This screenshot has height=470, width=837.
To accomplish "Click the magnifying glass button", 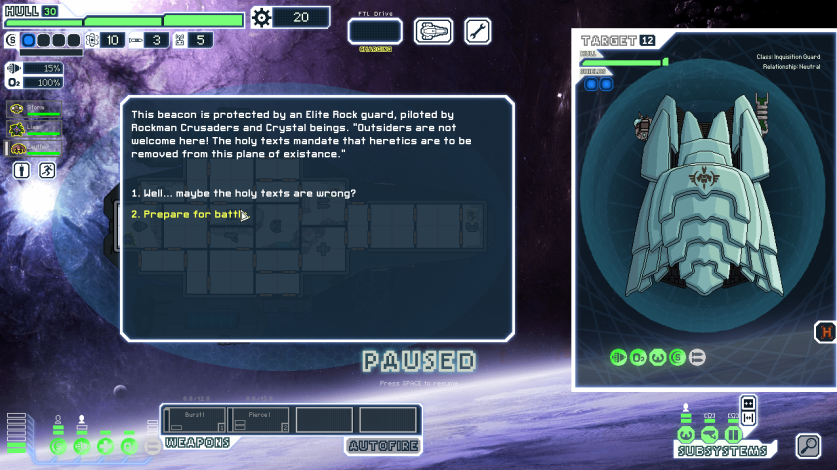I will (808, 445).
